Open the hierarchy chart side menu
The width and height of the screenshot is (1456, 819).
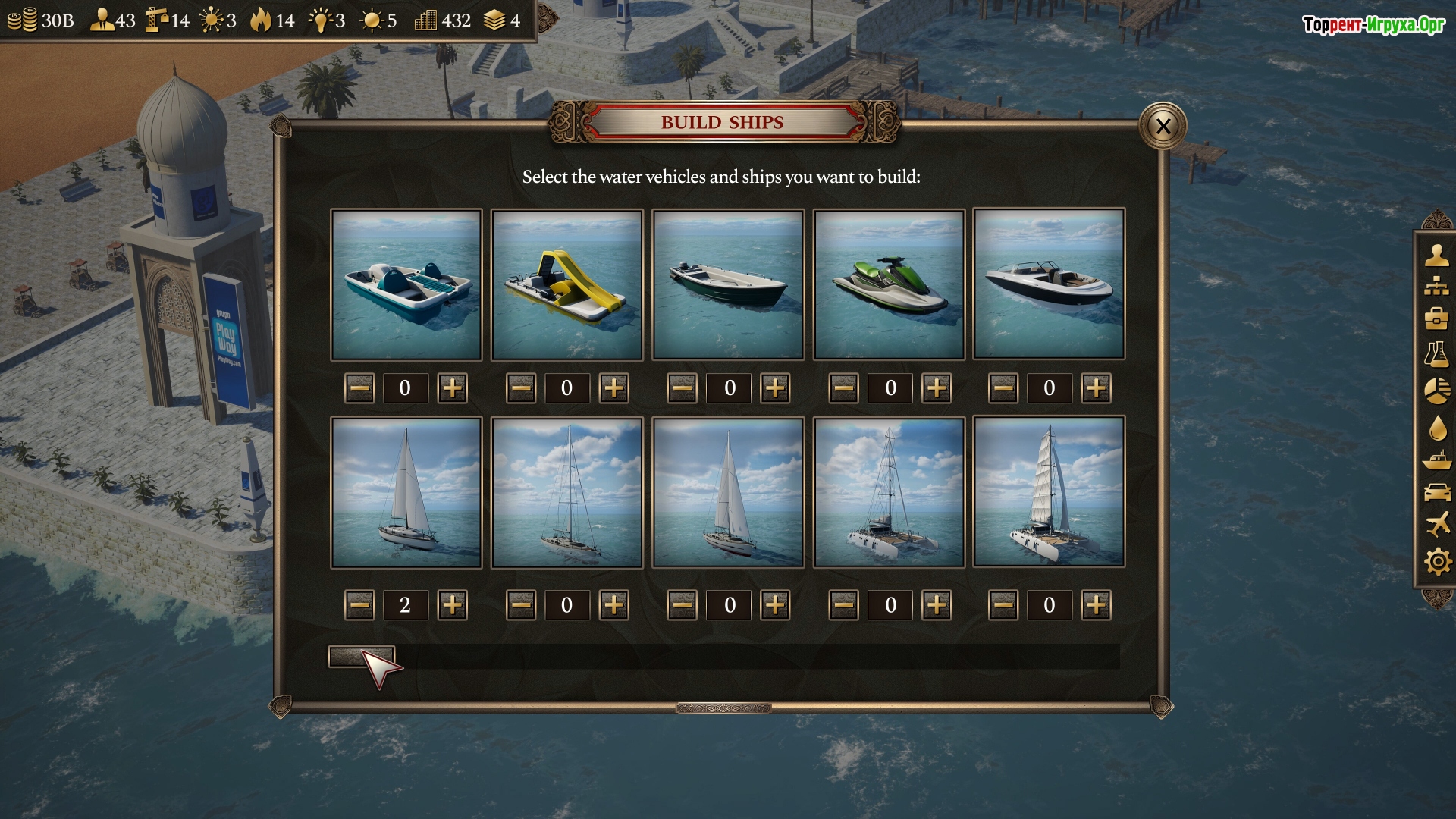pos(1436,287)
